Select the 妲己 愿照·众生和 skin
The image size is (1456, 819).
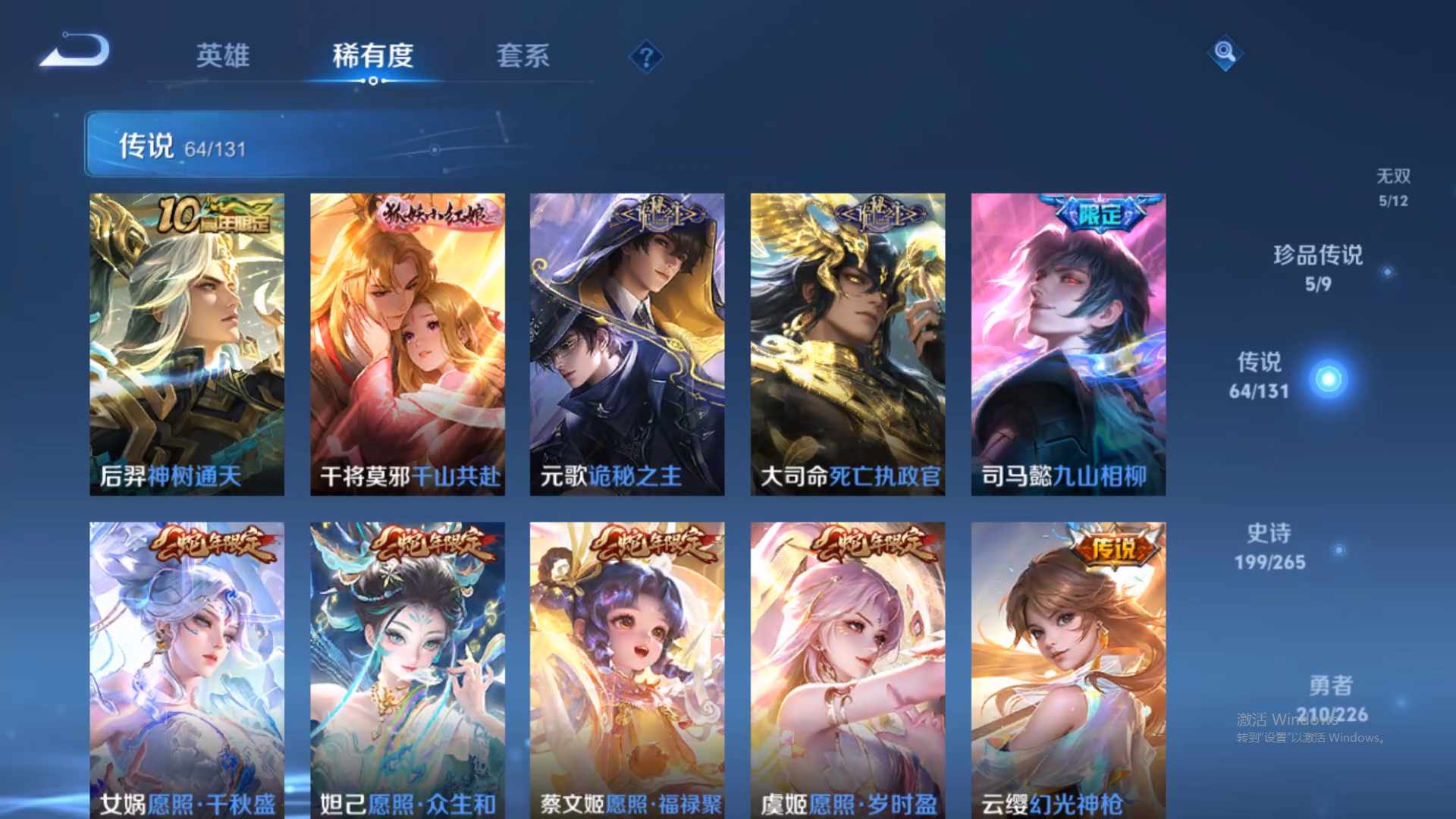pos(407,667)
